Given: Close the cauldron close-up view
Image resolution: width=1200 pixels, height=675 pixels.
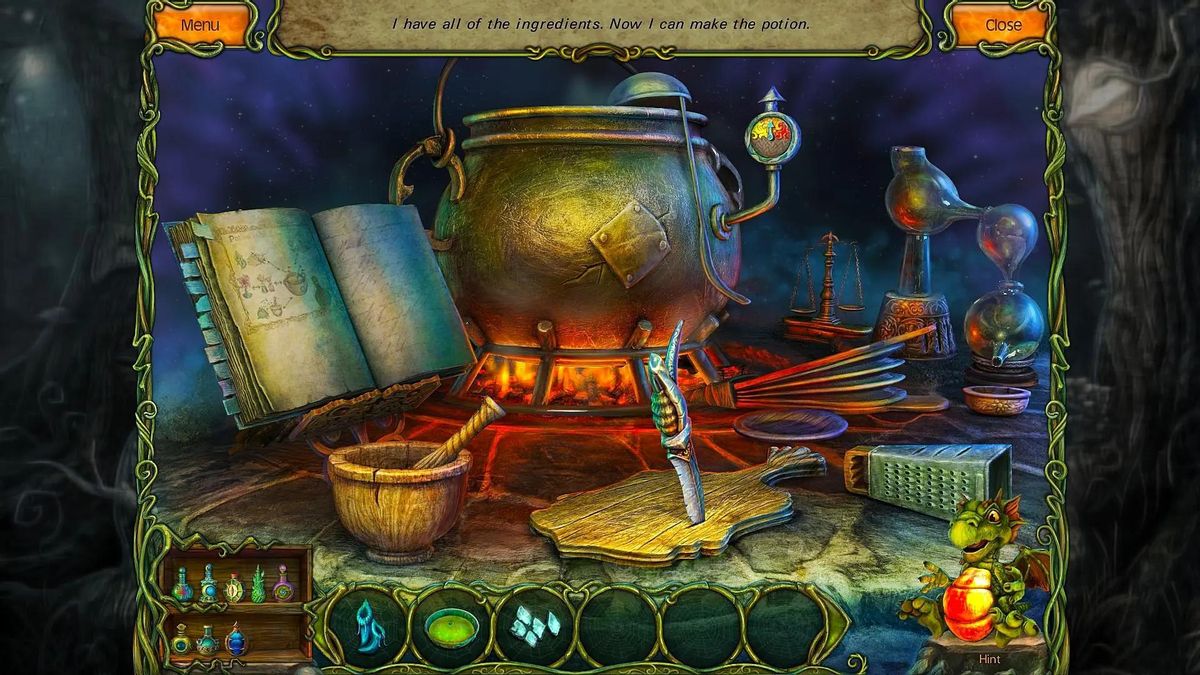Looking at the screenshot, I should pos(1003,25).
